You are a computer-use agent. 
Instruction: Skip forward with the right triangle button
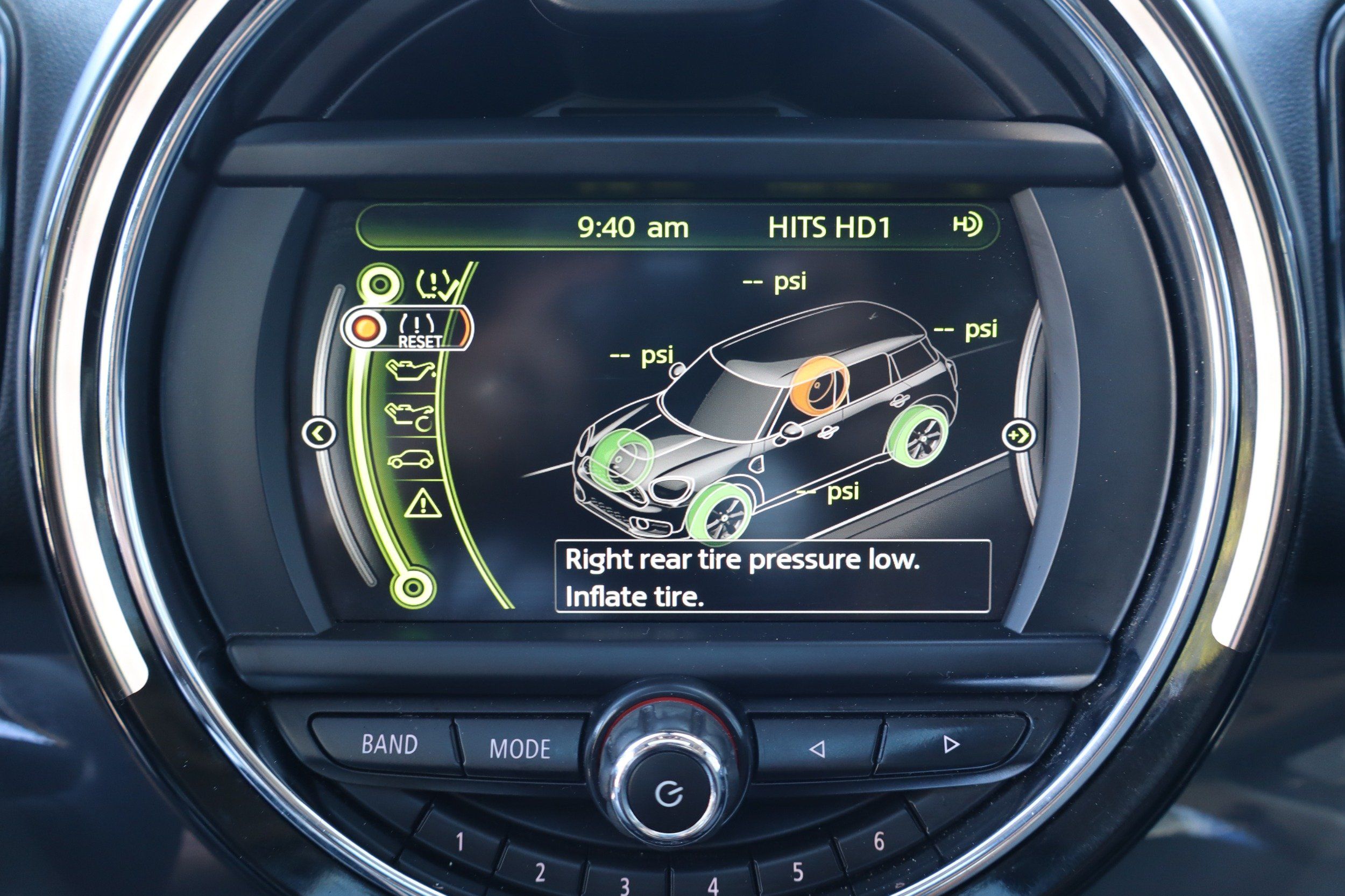tap(951, 744)
